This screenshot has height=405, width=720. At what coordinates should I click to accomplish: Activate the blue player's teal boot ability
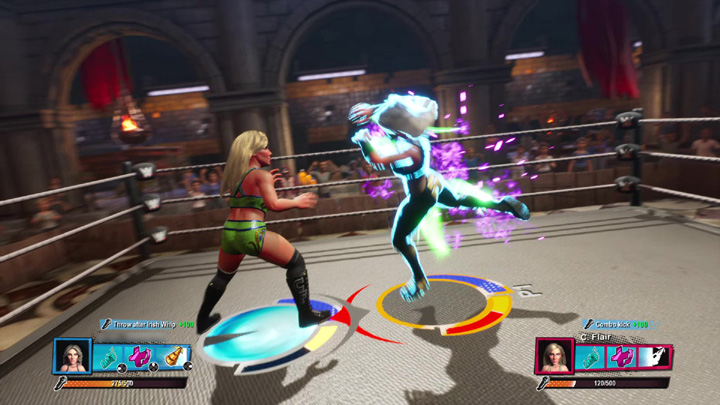(x=108, y=357)
